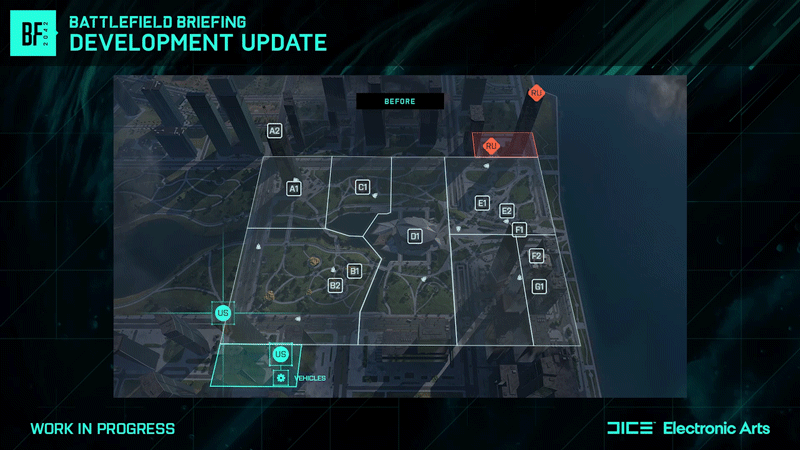The height and width of the screenshot is (450, 800).
Task: Select the B1 capture point
Action: point(354,271)
